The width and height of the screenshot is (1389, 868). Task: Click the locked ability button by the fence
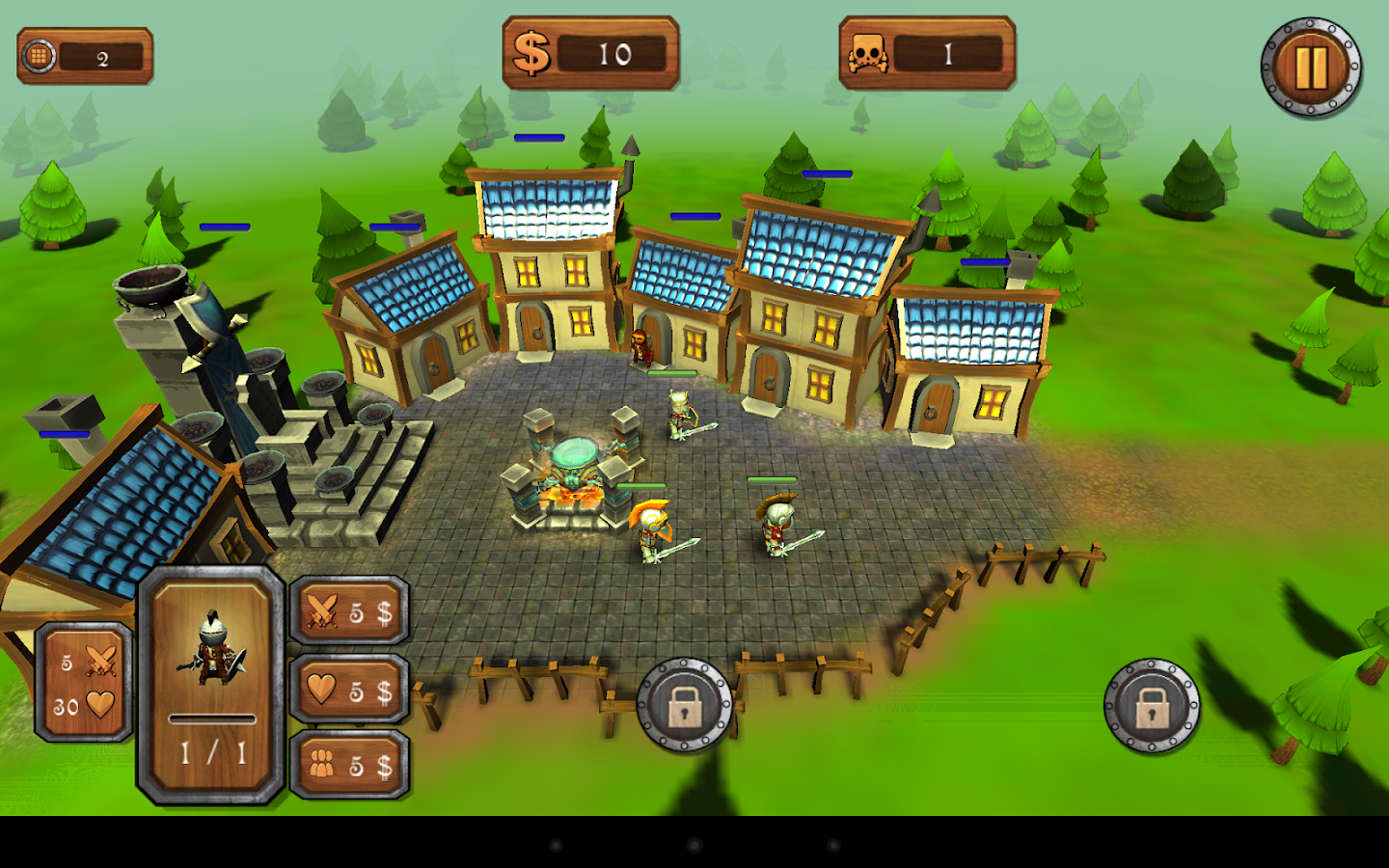[x=685, y=706]
